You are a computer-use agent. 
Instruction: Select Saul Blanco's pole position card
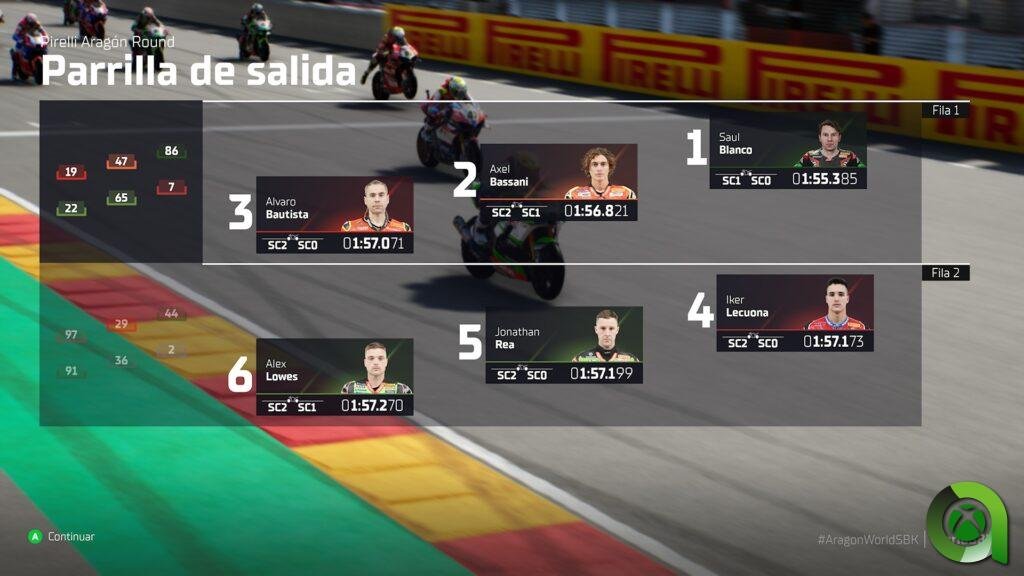pyautogui.click(x=788, y=152)
